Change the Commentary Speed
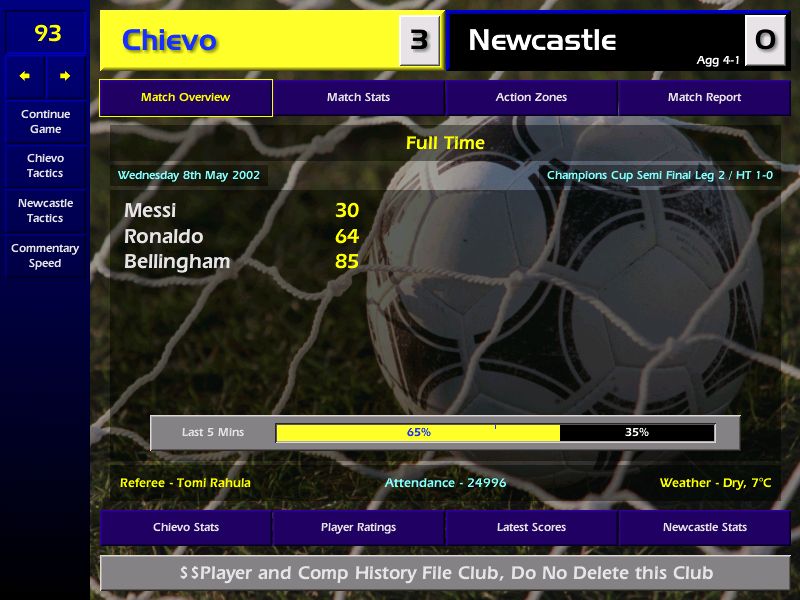 [x=45, y=255]
